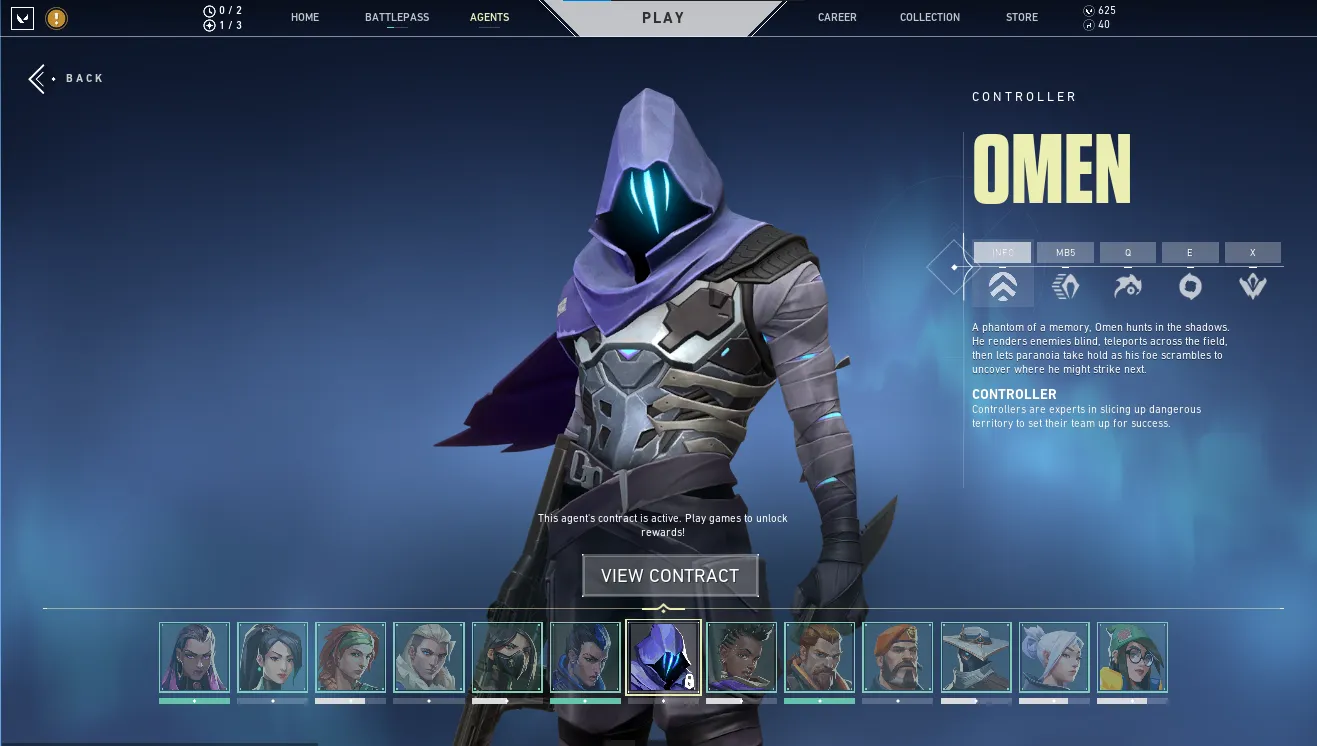Screen dimensions: 1317x746
Task: Visit the Store
Action: point(1022,17)
